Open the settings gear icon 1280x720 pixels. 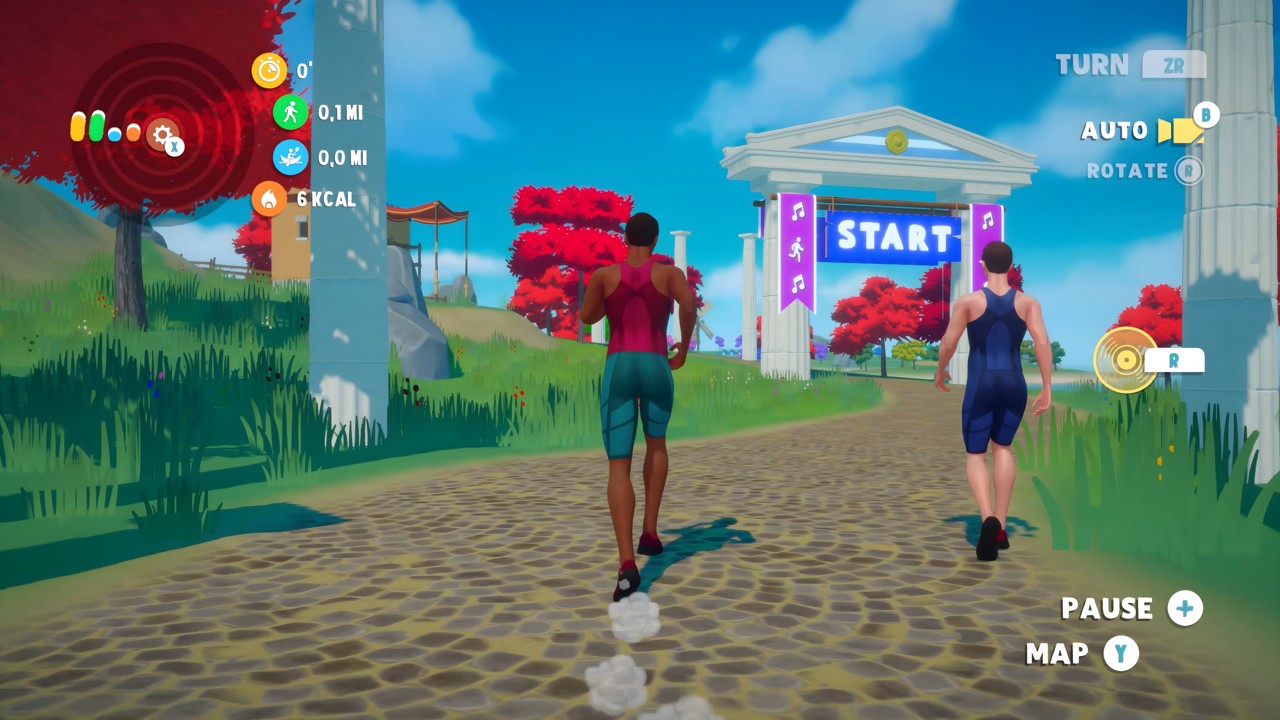[x=163, y=136]
